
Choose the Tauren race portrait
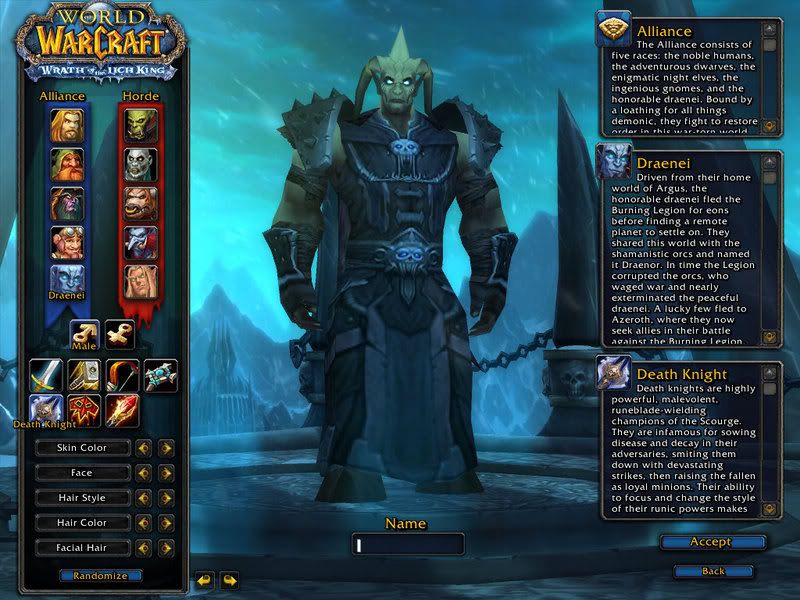139,203
